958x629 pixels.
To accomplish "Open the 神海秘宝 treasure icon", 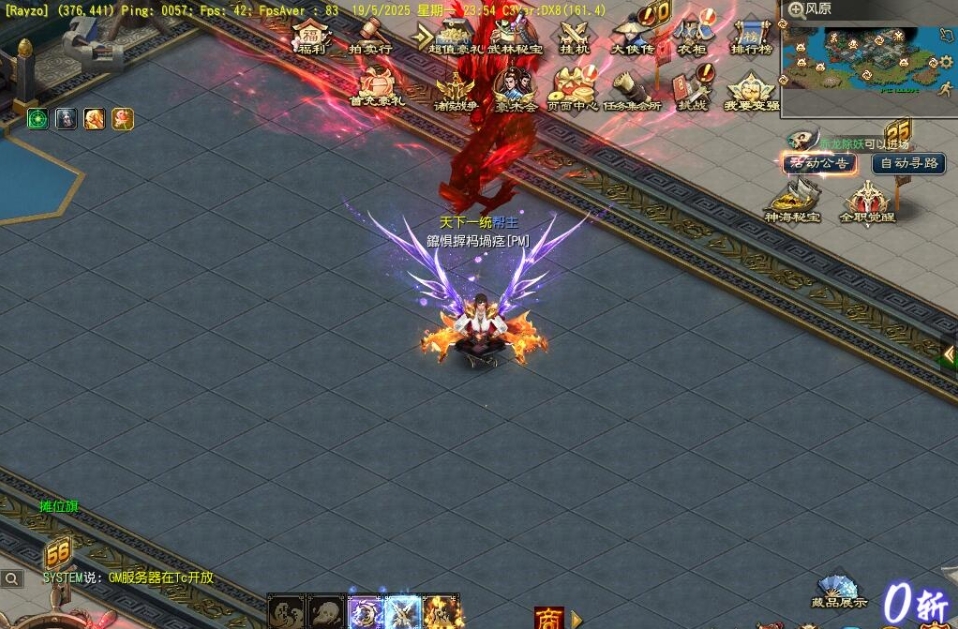I will coord(792,202).
